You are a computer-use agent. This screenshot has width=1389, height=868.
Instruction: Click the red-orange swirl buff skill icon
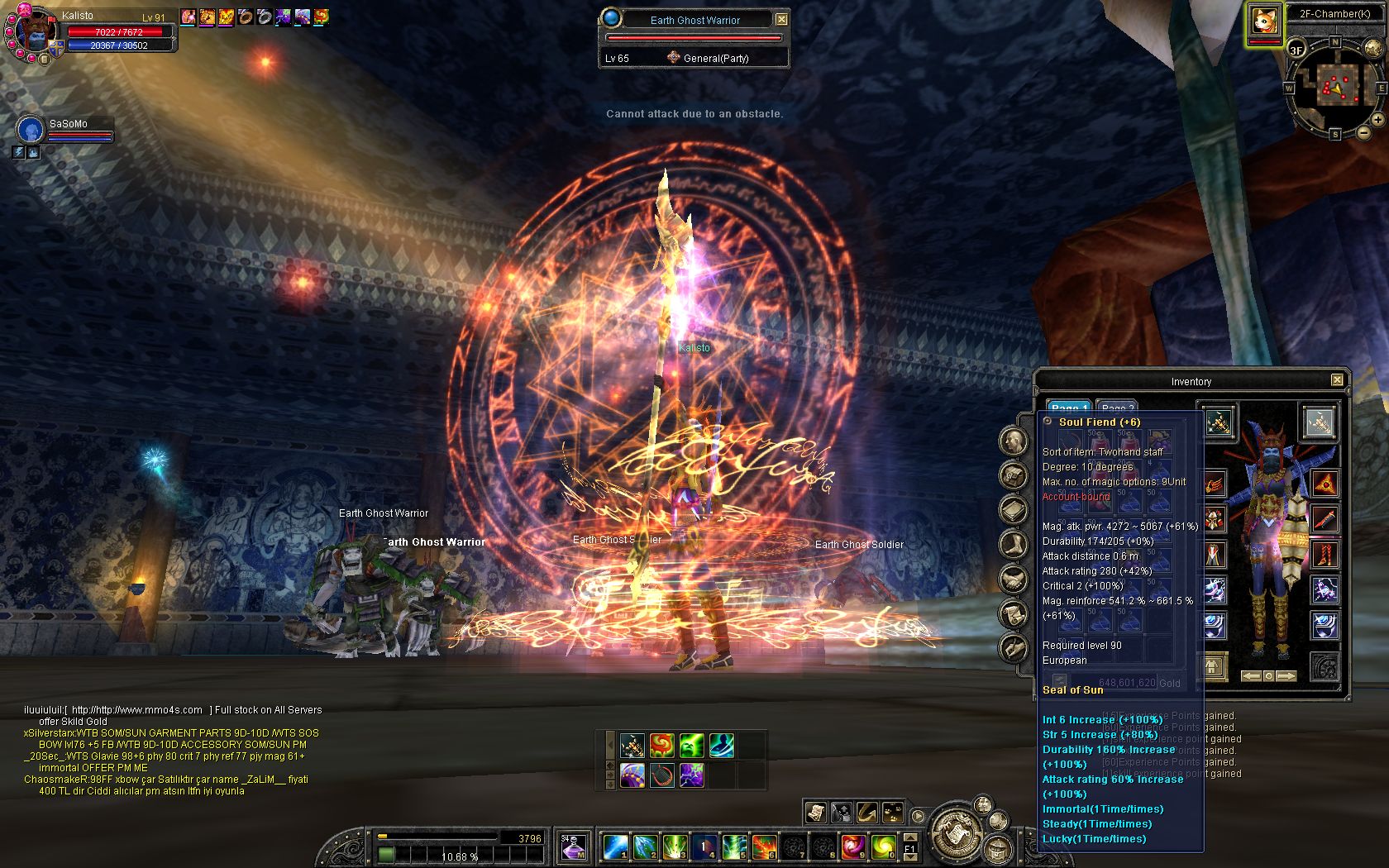(x=661, y=746)
